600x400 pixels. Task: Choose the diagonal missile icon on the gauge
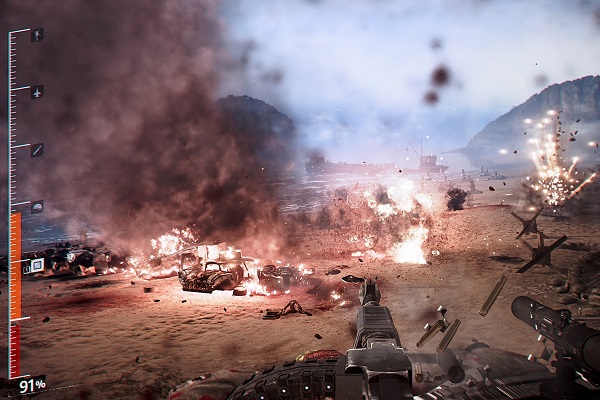(x=37, y=150)
